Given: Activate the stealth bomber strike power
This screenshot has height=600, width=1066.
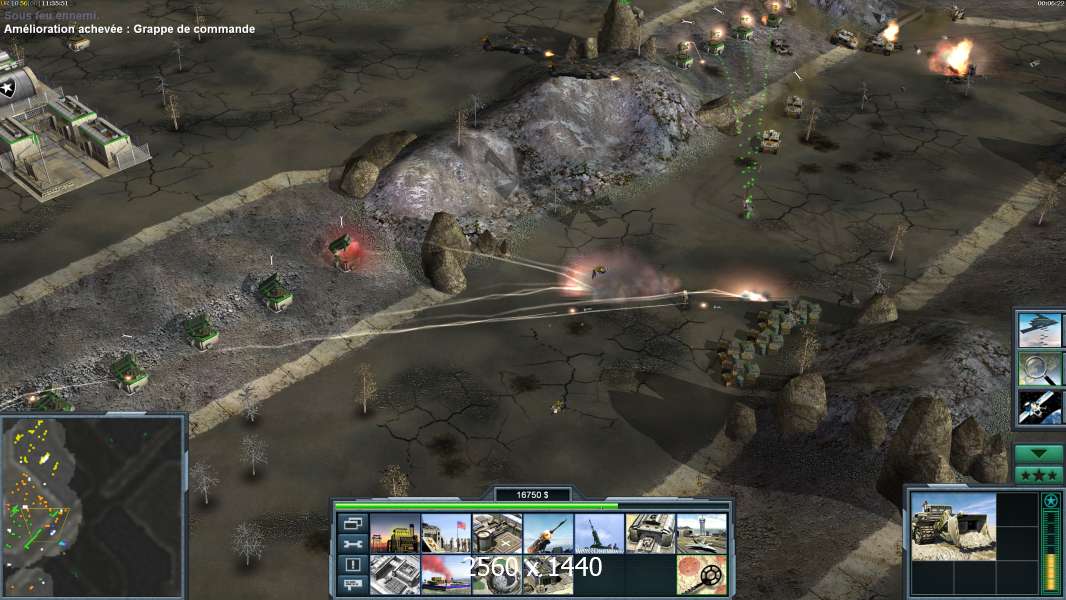Looking at the screenshot, I should [1040, 329].
